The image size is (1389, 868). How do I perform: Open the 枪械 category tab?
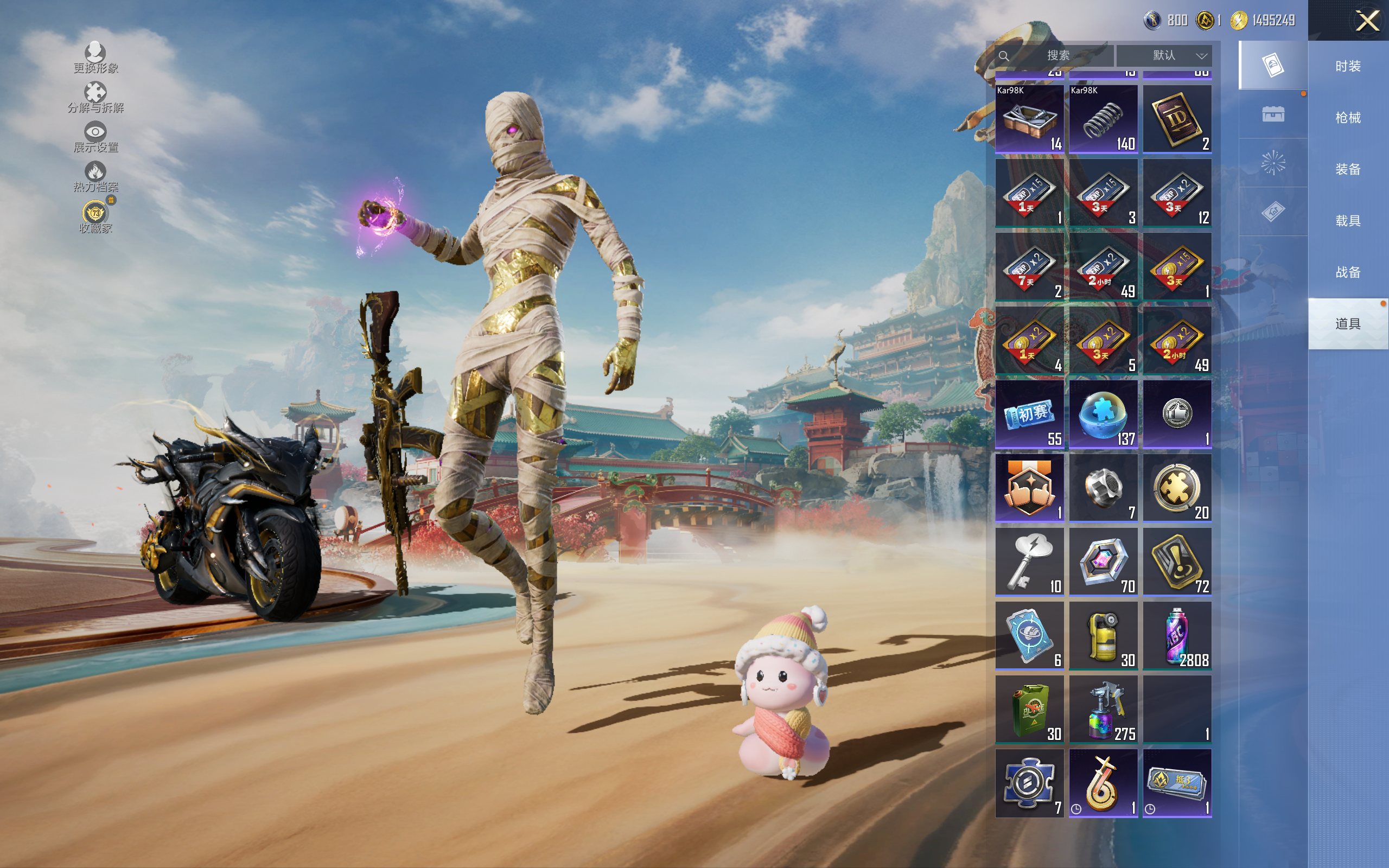click(x=1348, y=118)
